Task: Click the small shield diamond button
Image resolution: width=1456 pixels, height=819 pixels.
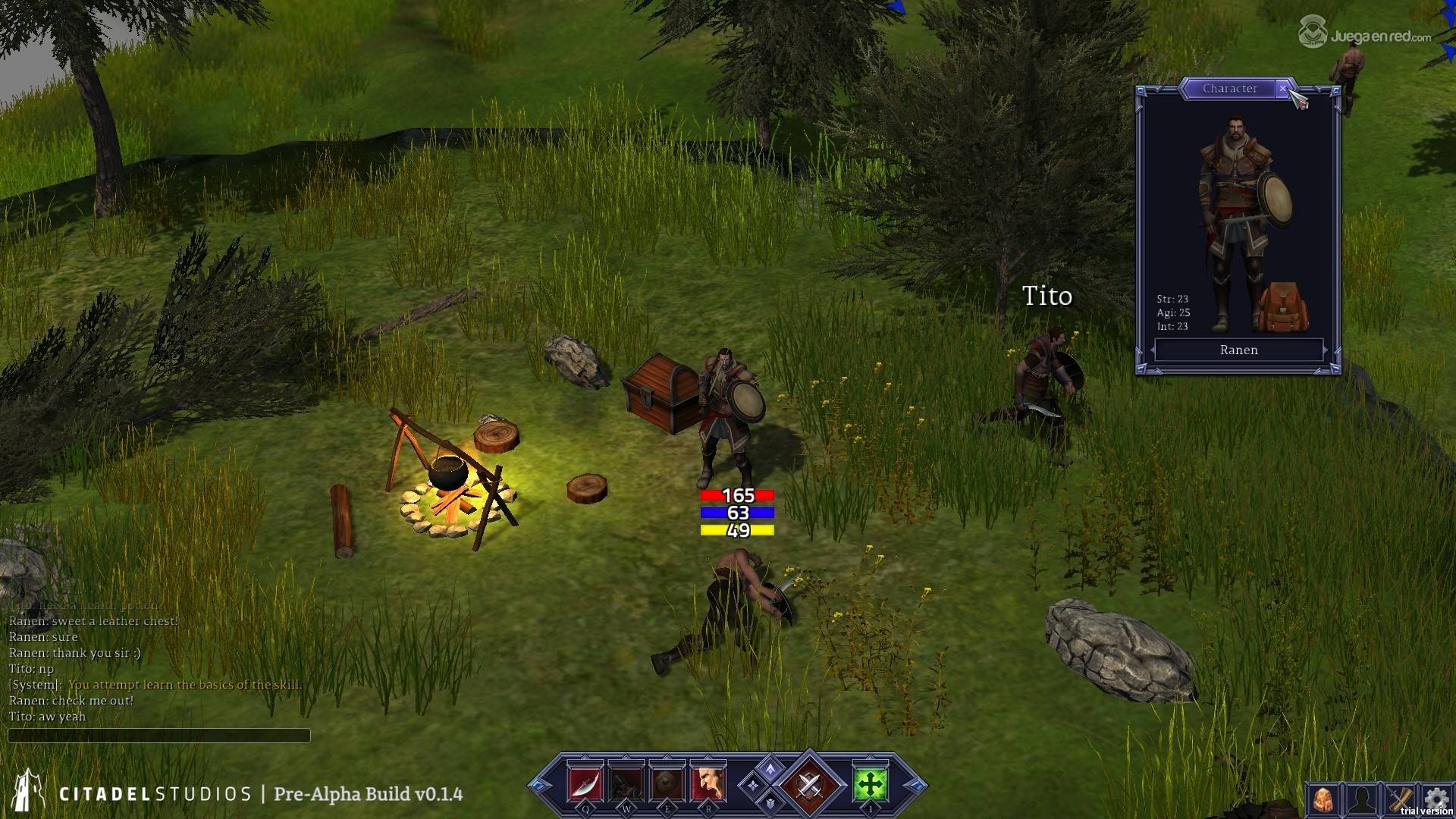Action: coord(770,802)
